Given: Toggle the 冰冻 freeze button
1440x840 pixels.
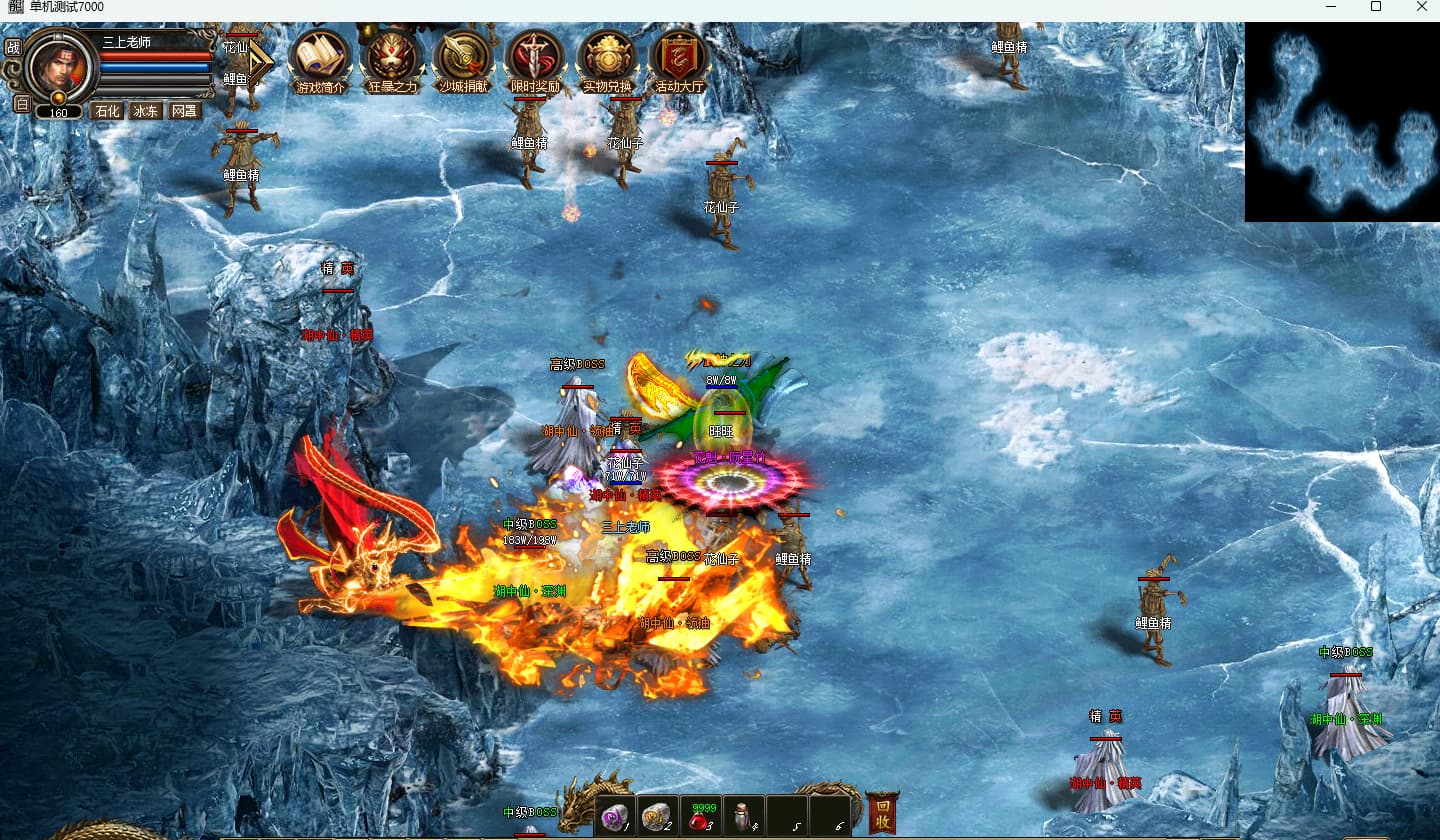Looking at the screenshot, I should point(146,111).
